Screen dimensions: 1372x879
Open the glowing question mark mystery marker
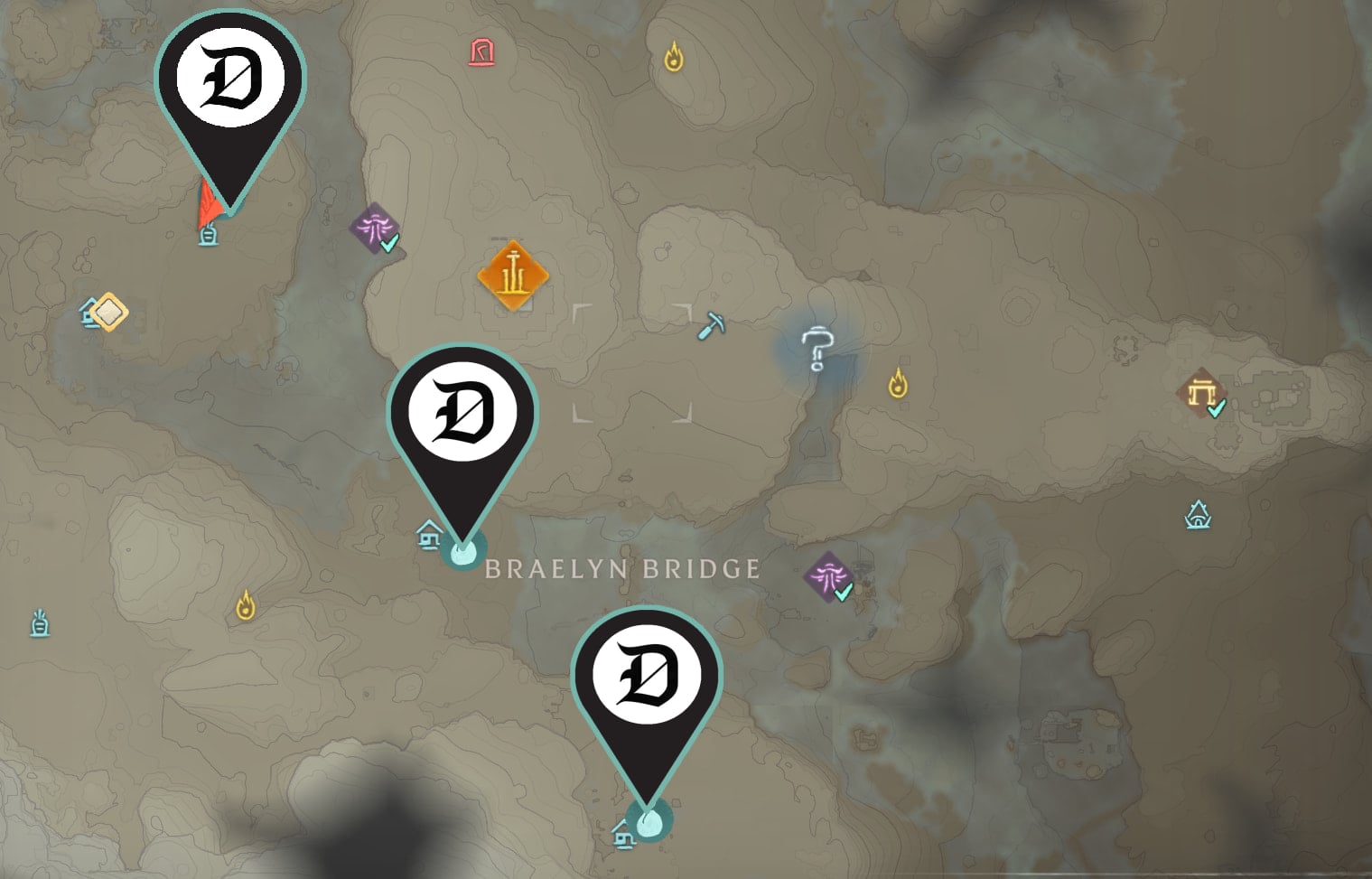click(x=816, y=348)
